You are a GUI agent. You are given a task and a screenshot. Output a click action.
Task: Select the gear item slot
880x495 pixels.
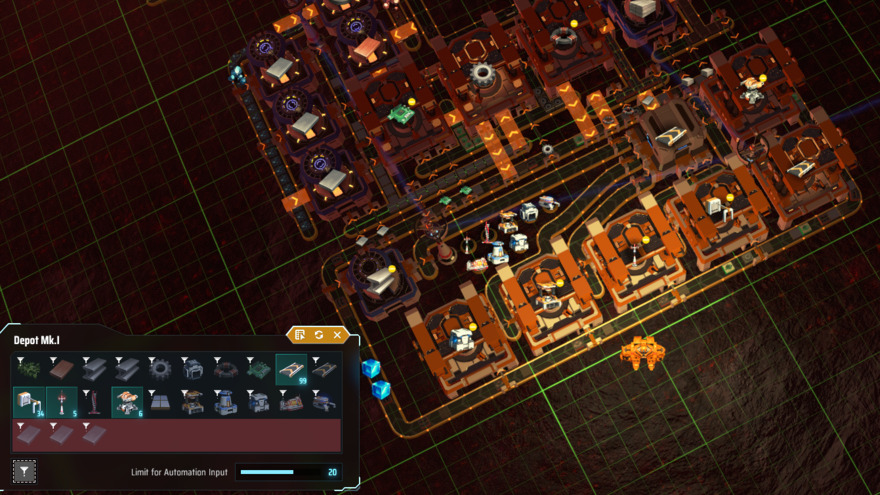(x=160, y=369)
